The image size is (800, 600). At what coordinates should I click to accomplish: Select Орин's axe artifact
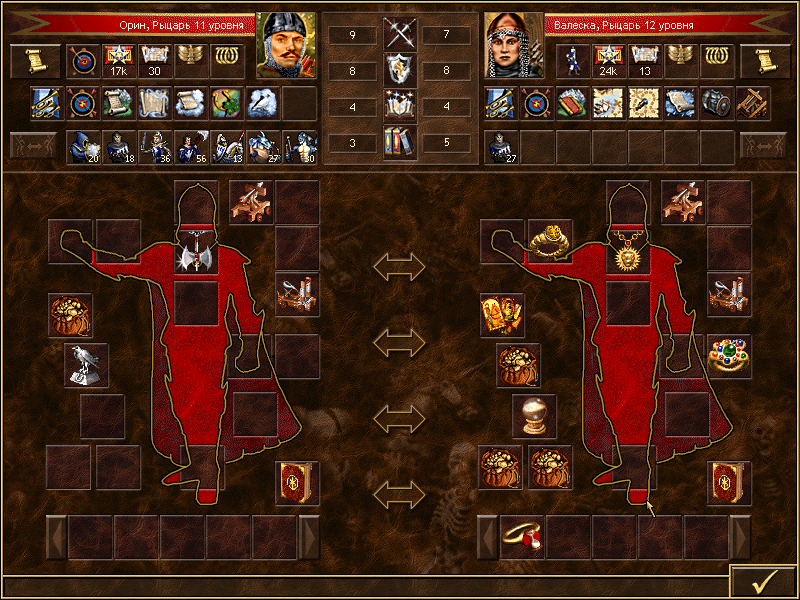(x=195, y=255)
